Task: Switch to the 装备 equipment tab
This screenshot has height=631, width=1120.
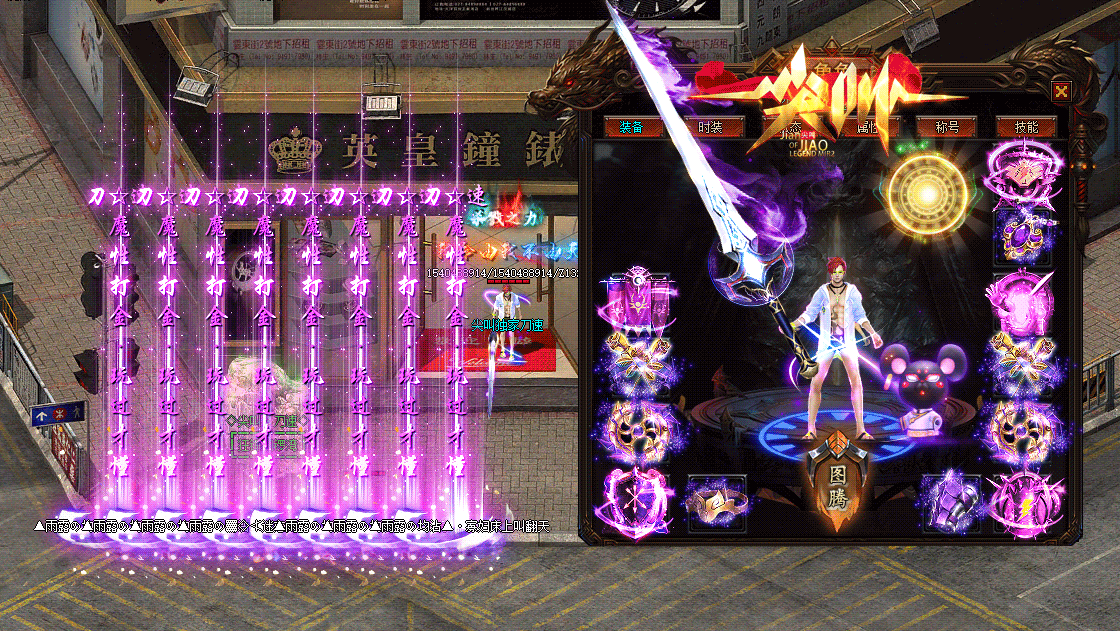Action: click(631, 127)
